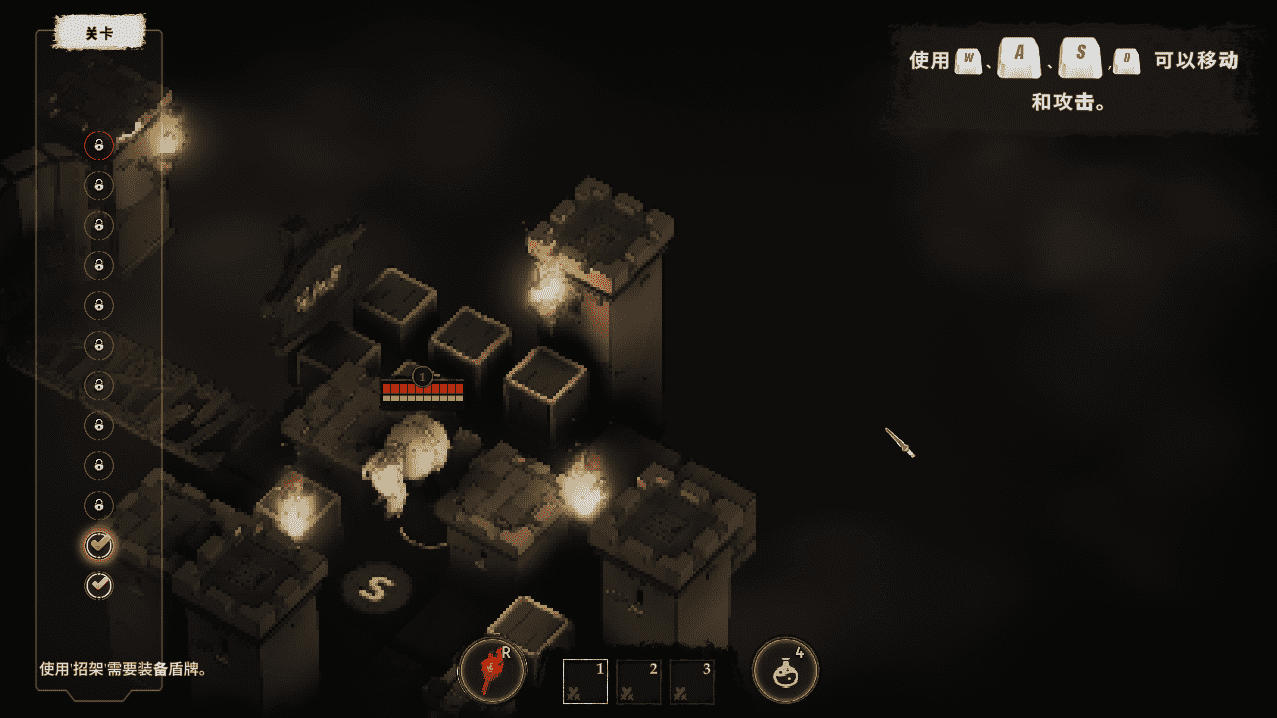1277x718 pixels.
Task: Select weapon slot number 3
Action: point(693,681)
